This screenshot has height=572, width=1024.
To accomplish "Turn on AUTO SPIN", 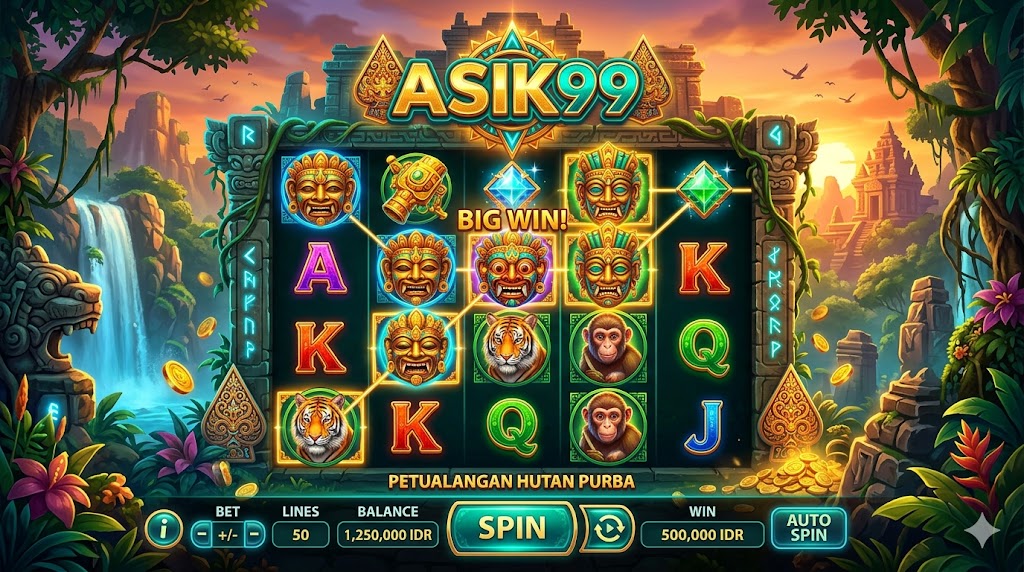I will 808,529.
